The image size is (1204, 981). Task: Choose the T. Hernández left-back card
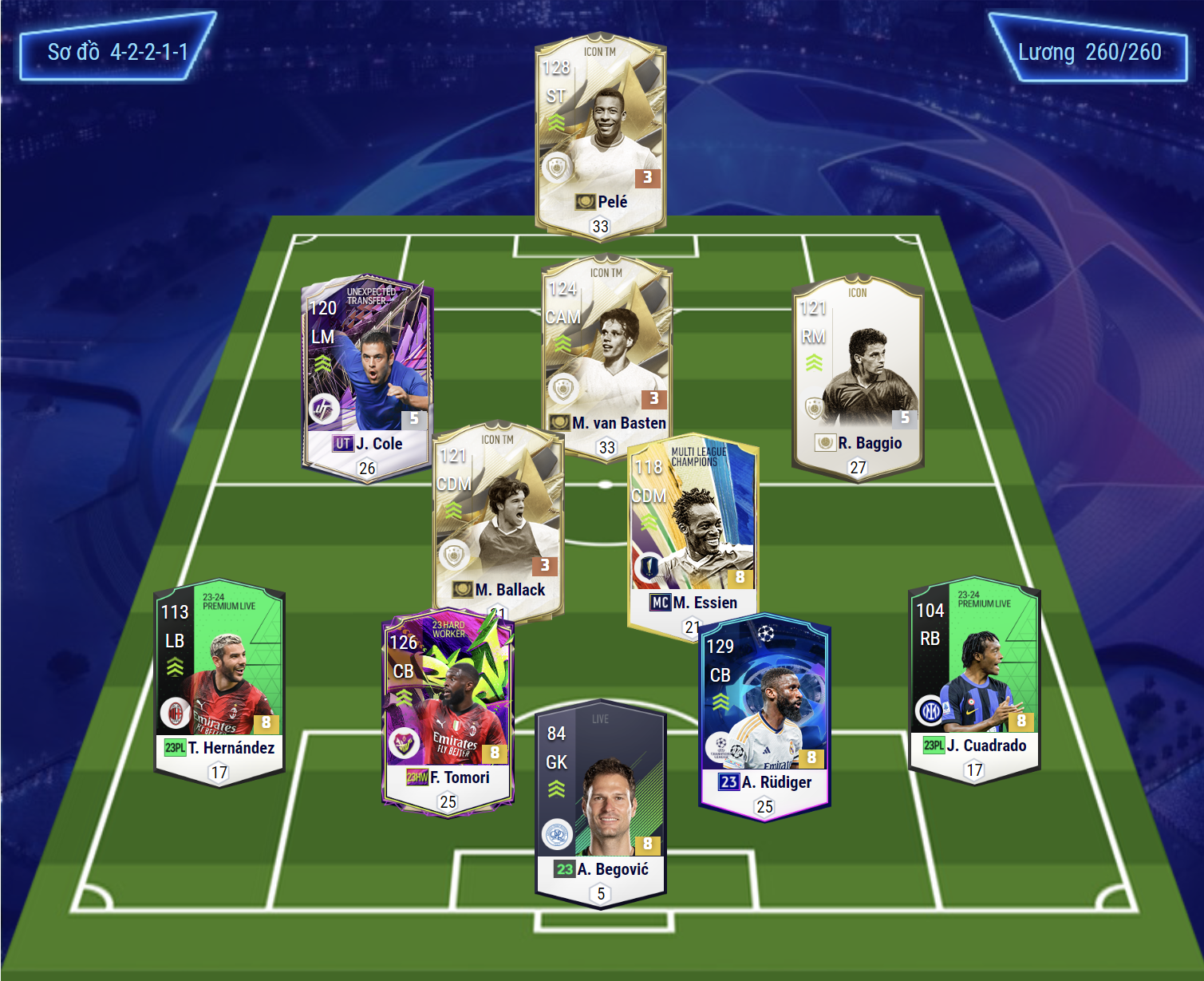point(219,678)
